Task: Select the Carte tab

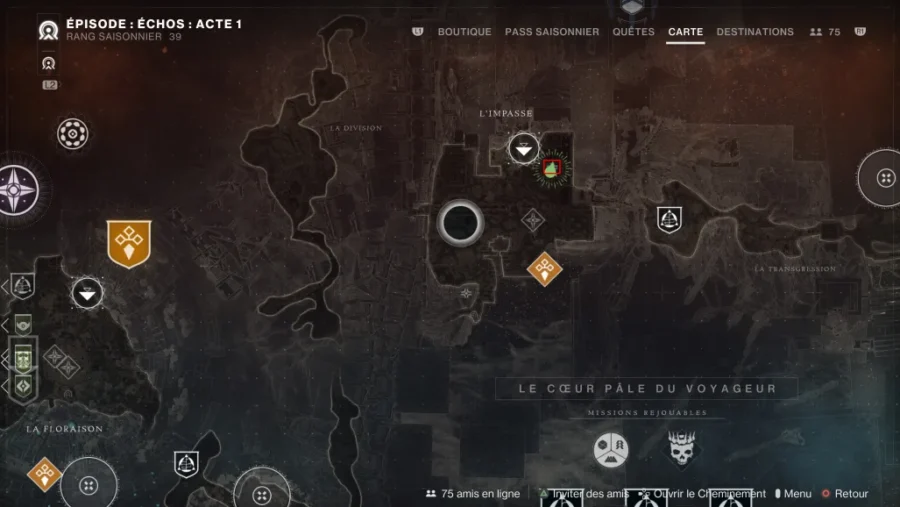Action: click(x=685, y=32)
